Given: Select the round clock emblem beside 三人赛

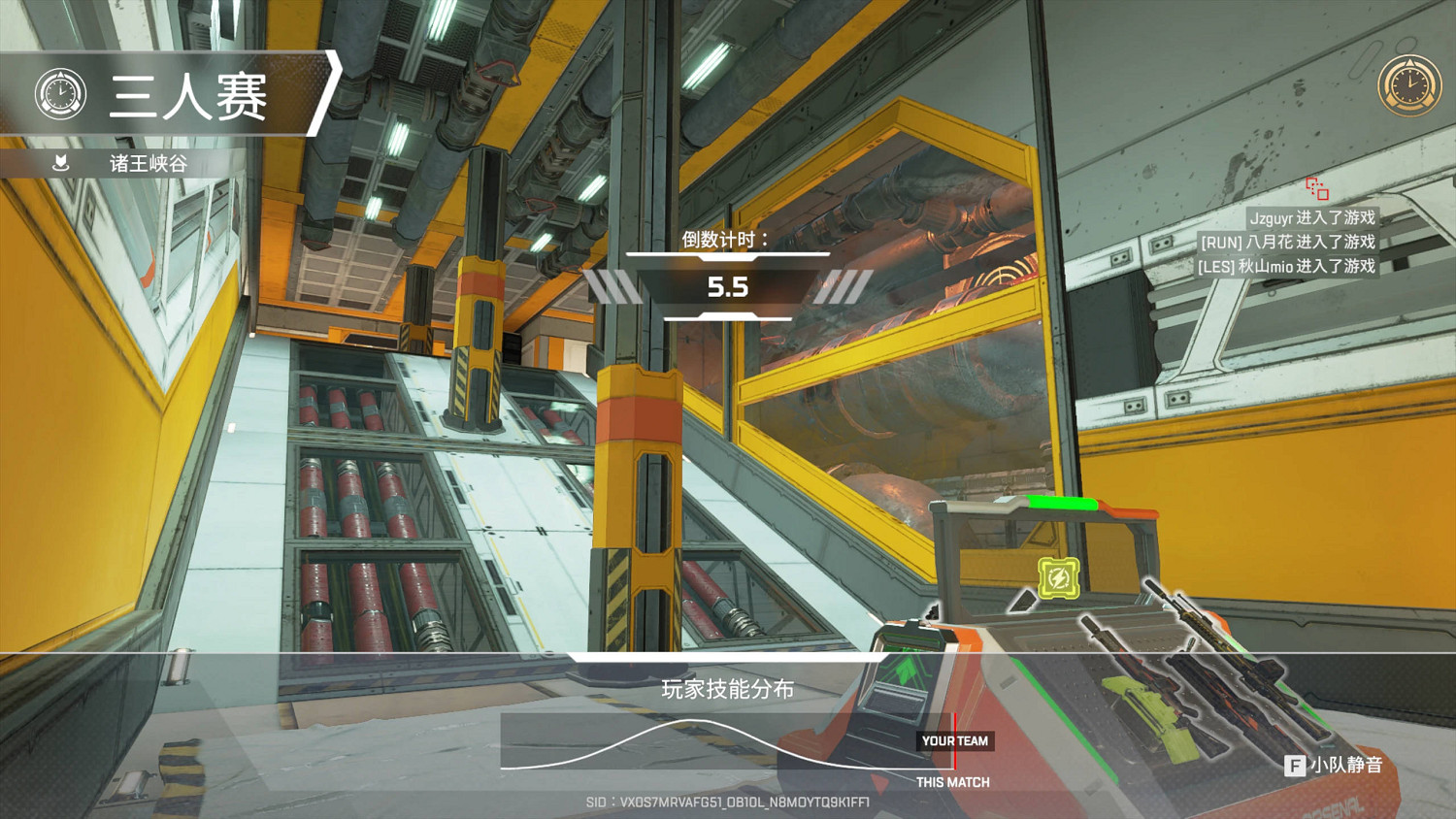Looking at the screenshot, I should point(60,95).
